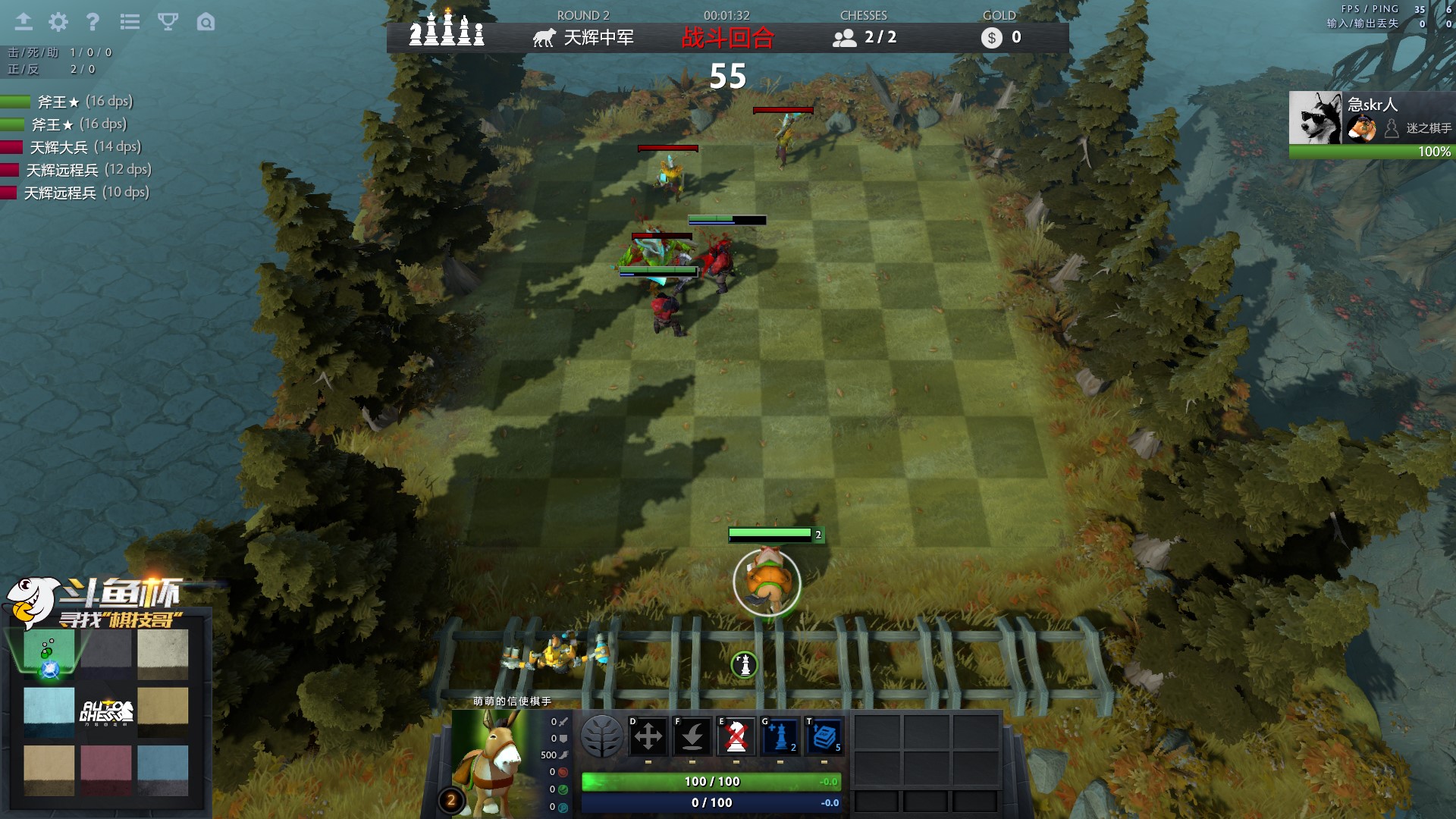Click the question mark help icon
Image resolution: width=1456 pixels, height=819 pixels.
click(x=93, y=22)
